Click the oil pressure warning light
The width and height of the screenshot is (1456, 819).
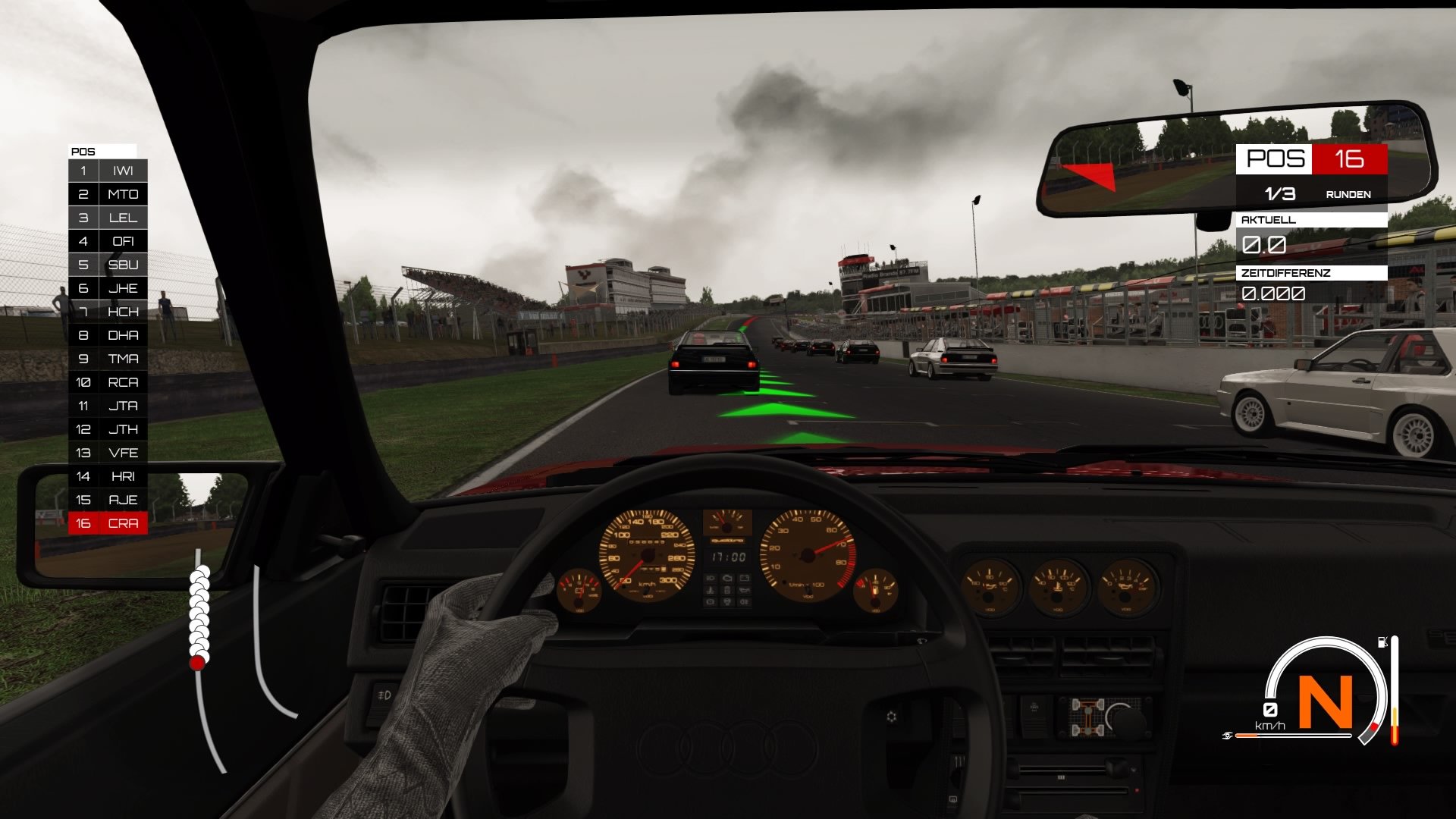click(745, 591)
